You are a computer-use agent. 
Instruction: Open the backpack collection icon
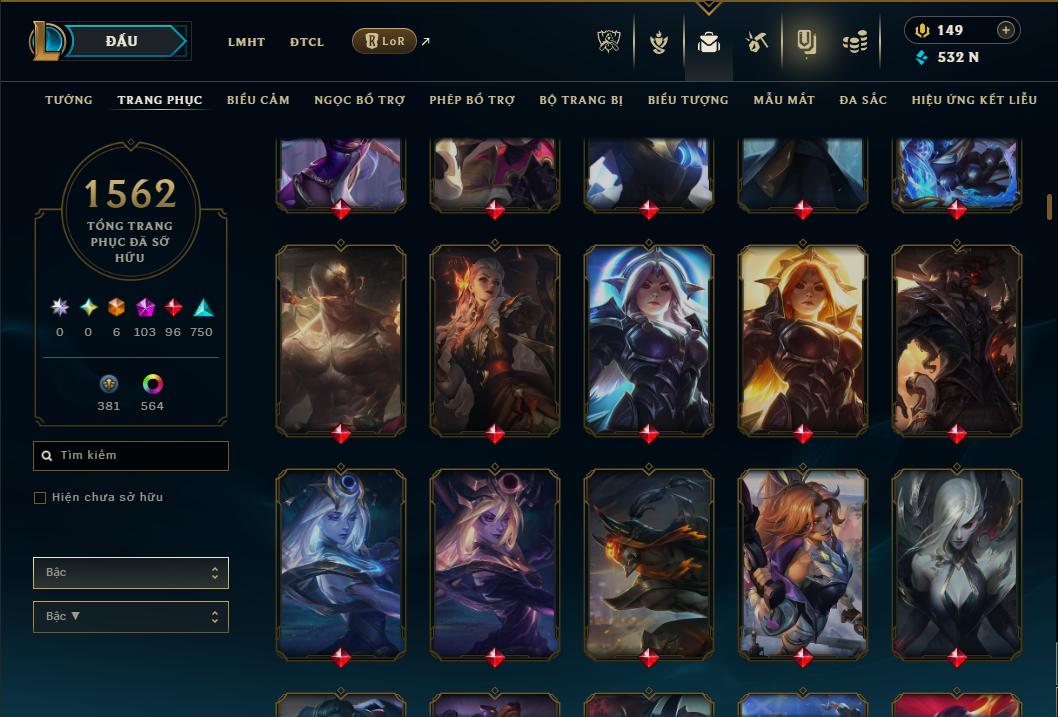[x=709, y=42]
